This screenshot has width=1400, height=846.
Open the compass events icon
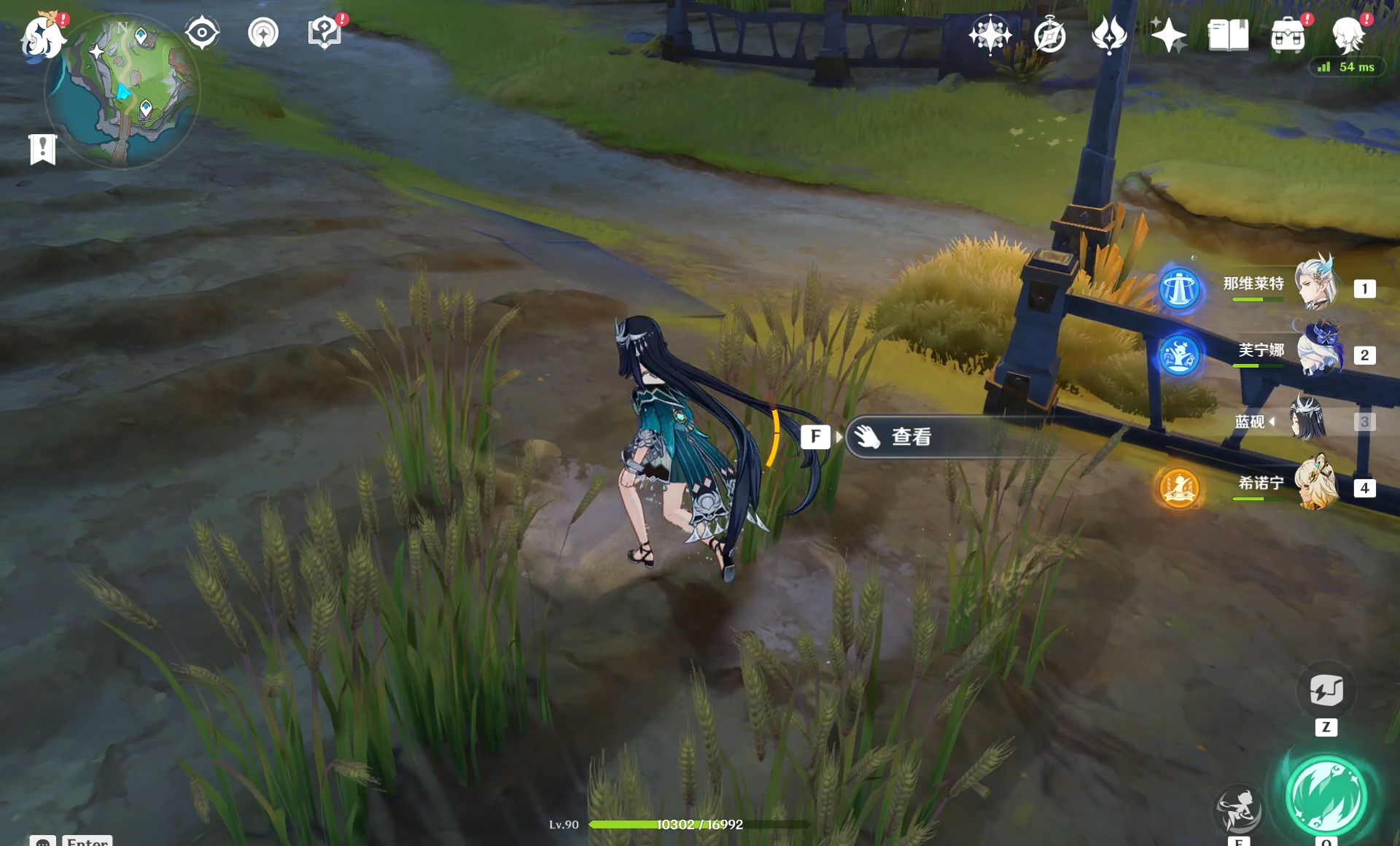(x=1049, y=35)
